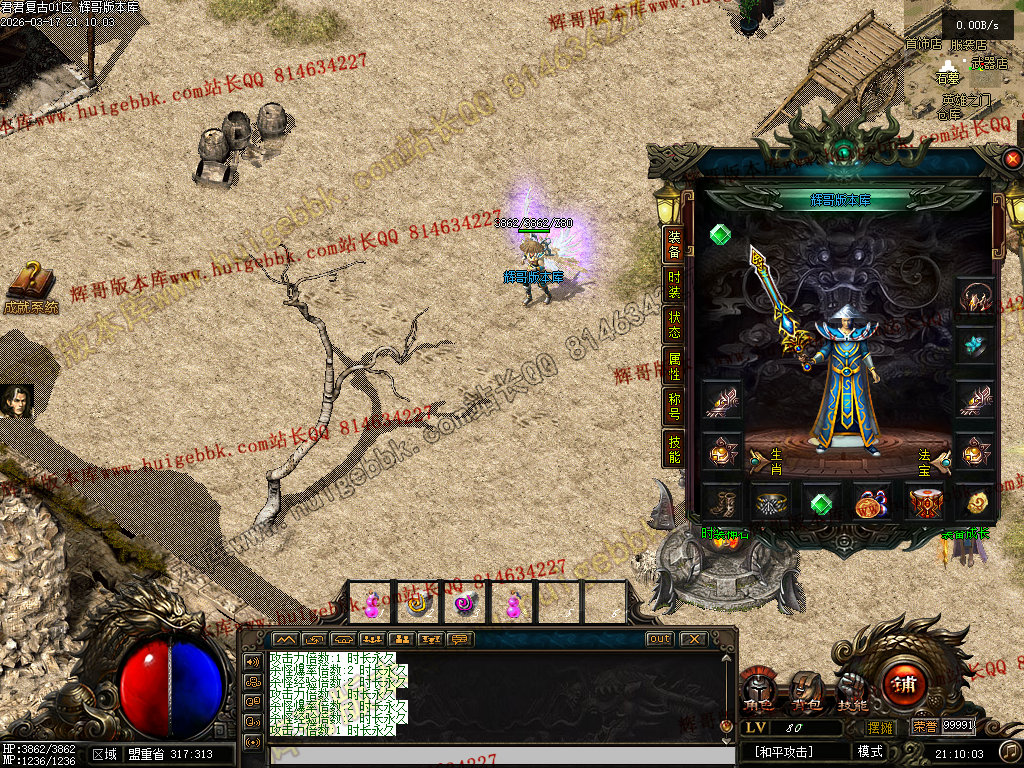Open the 背包 backpack button
The height and width of the screenshot is (768, 1024).
(x=806, y=690)
